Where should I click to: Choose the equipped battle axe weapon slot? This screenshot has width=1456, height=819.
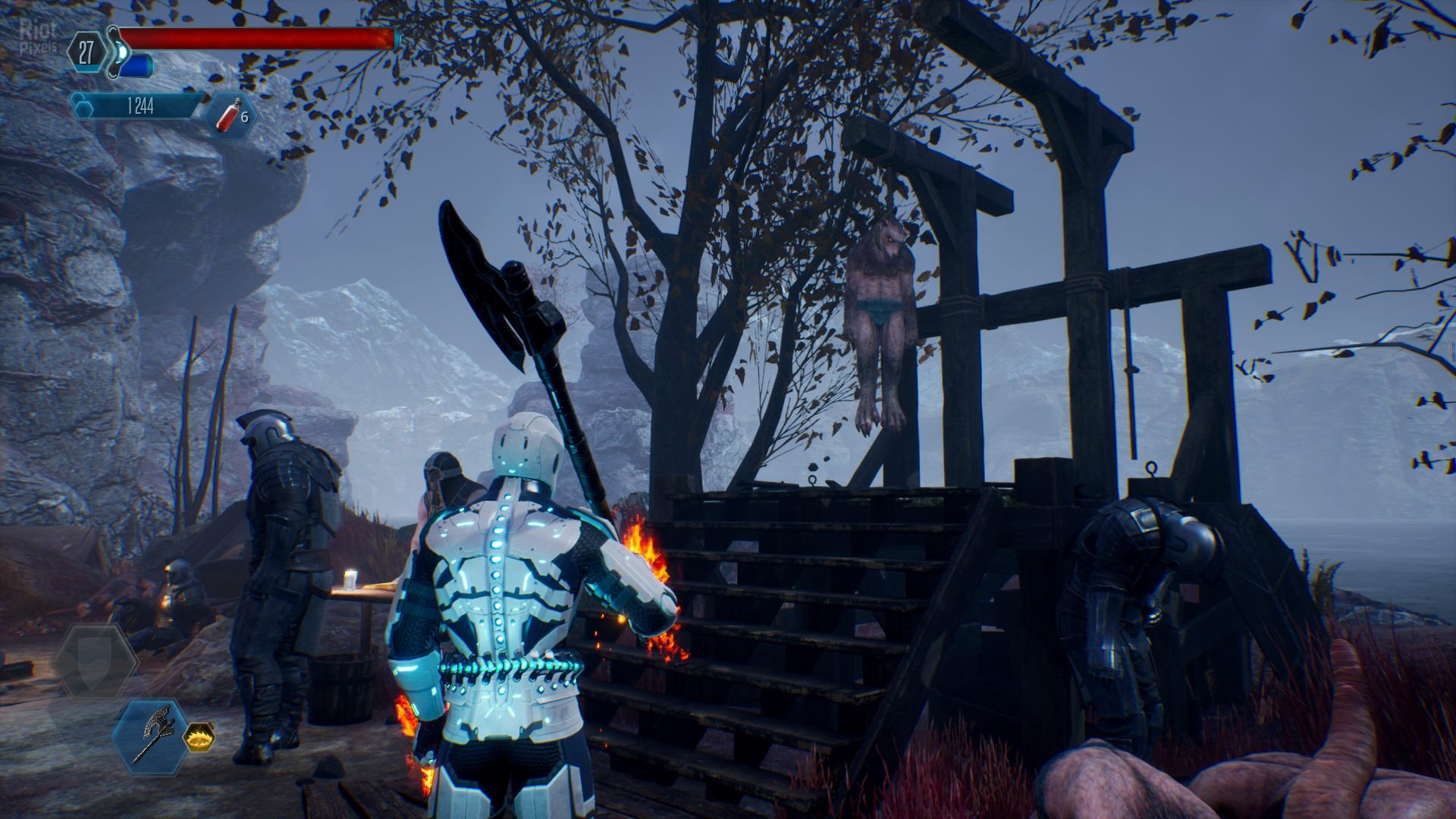point(152,736)
